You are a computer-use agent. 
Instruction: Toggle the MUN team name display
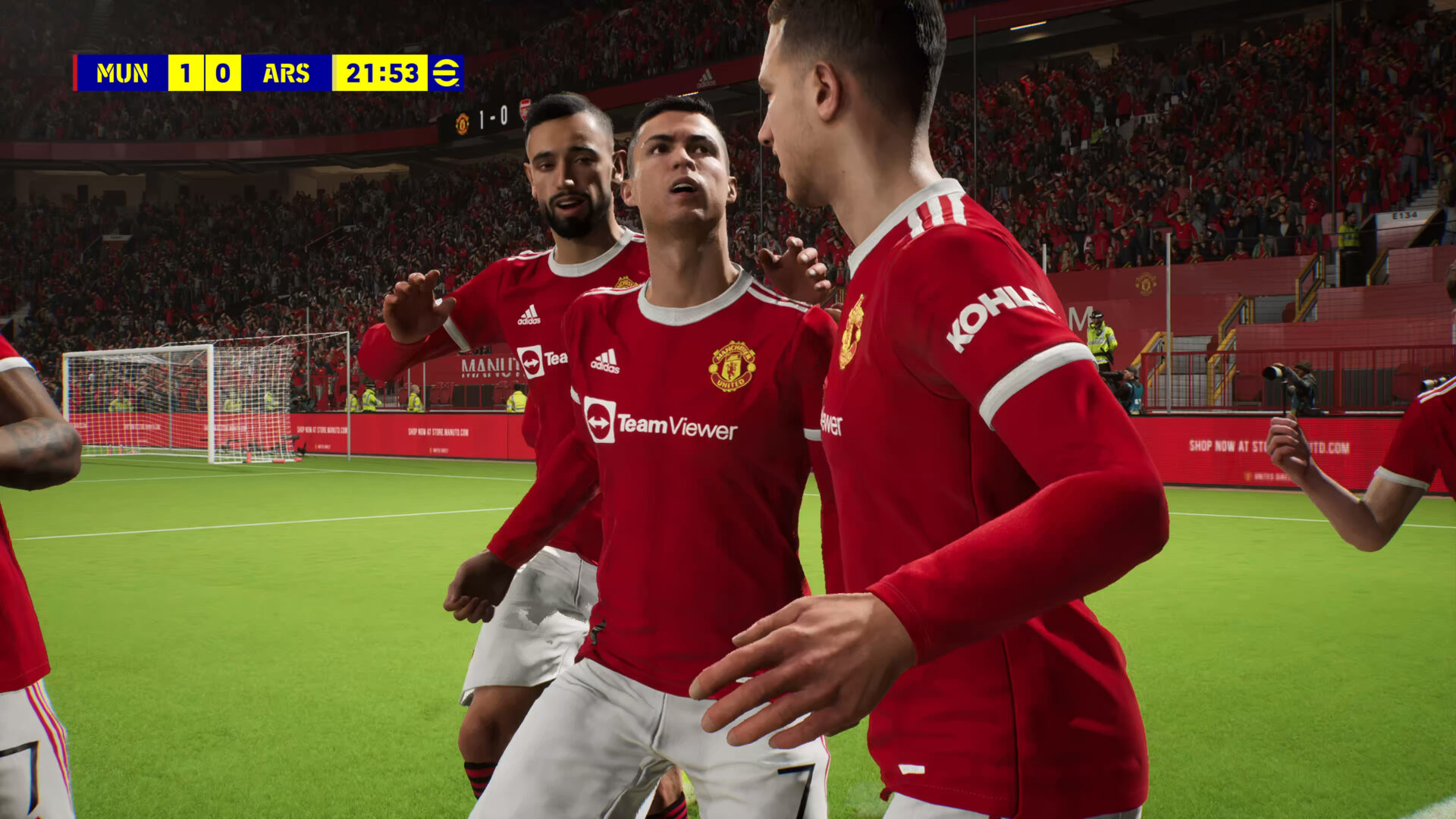click(x=124, y=74)
